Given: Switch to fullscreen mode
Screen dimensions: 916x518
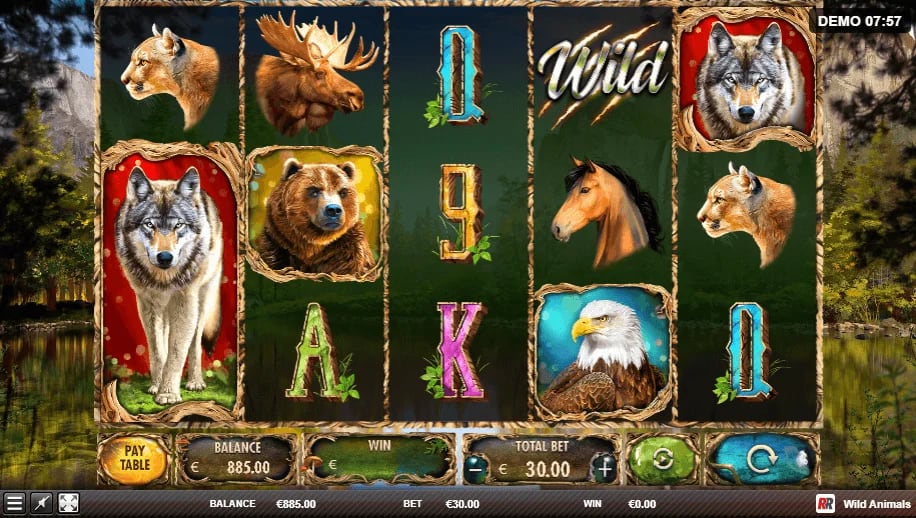Looking at the screenshot, I should (68, 503).
